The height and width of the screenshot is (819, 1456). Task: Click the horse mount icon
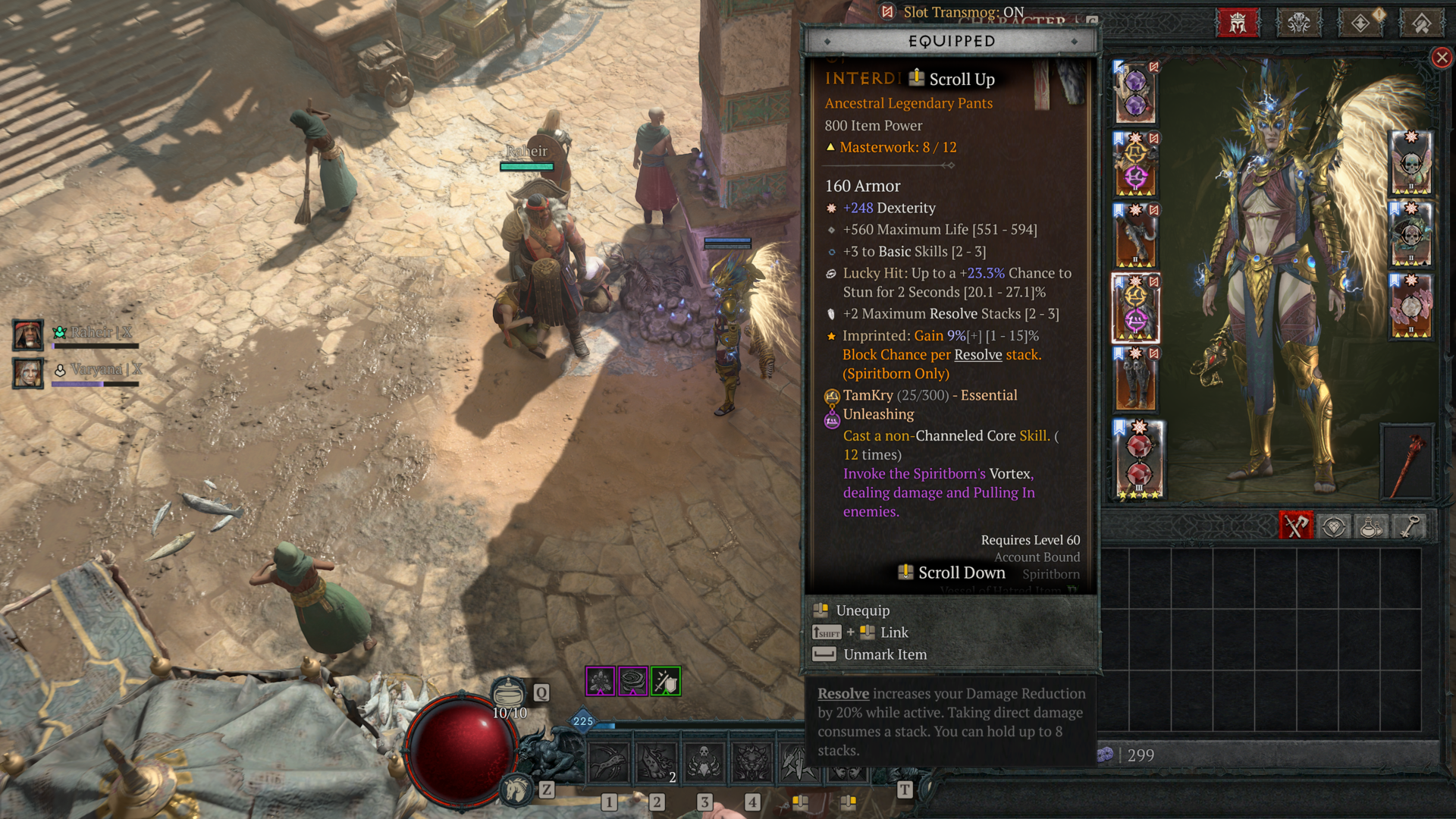click(517, 790)
